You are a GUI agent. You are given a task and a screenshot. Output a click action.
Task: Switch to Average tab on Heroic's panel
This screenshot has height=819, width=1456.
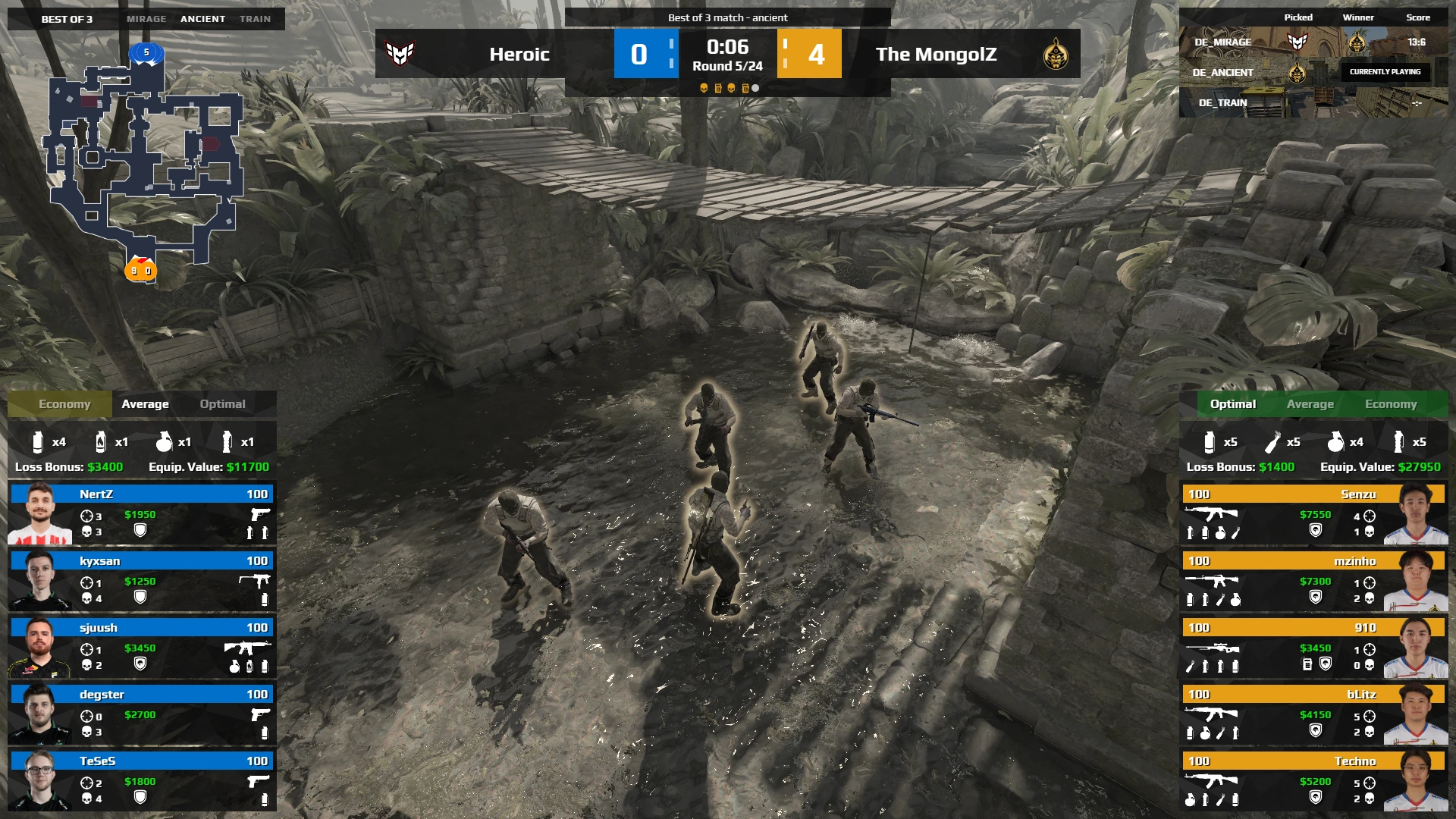click(145, 404)
